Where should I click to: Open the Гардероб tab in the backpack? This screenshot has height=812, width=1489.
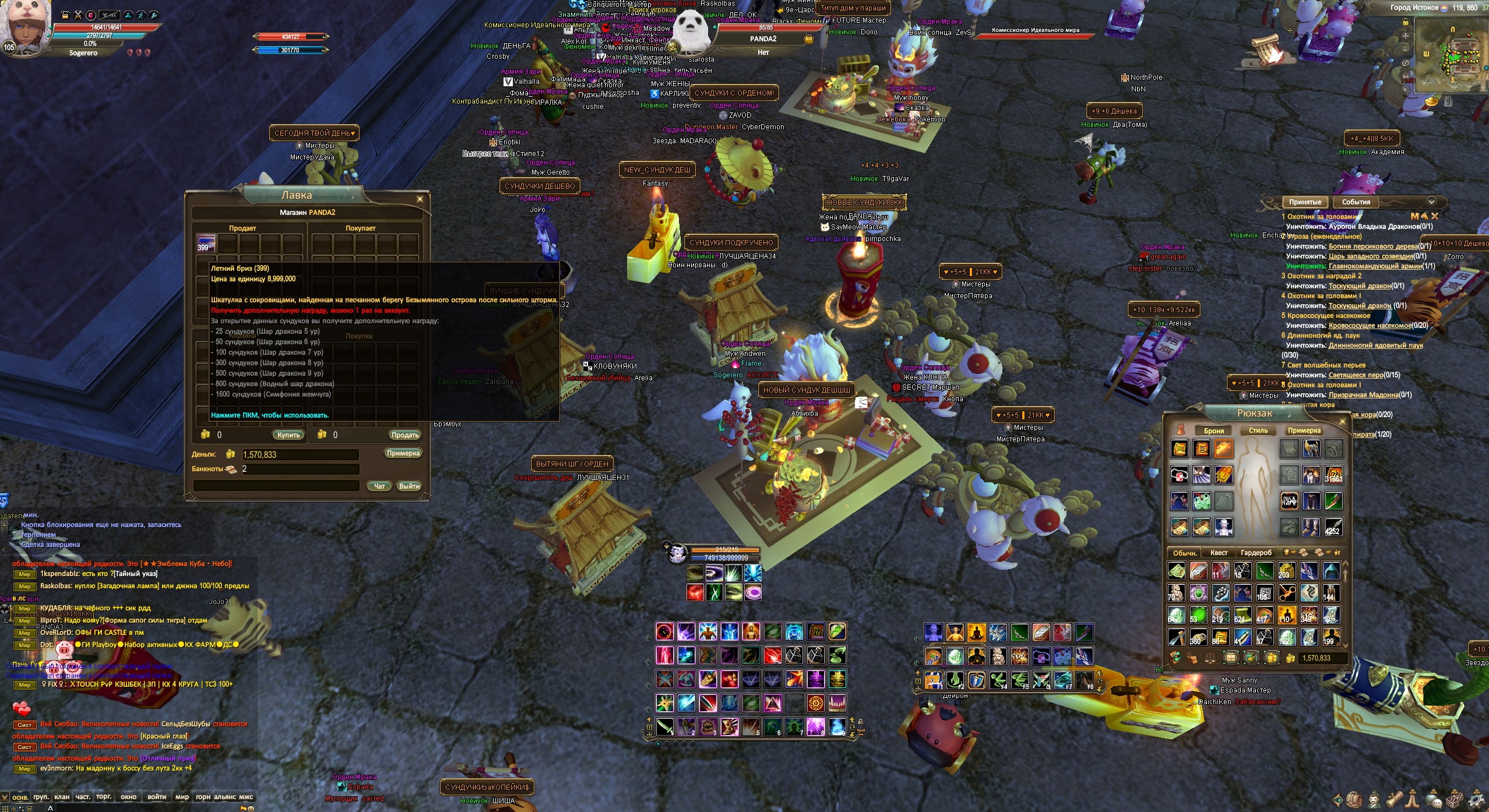[1256, 553]
